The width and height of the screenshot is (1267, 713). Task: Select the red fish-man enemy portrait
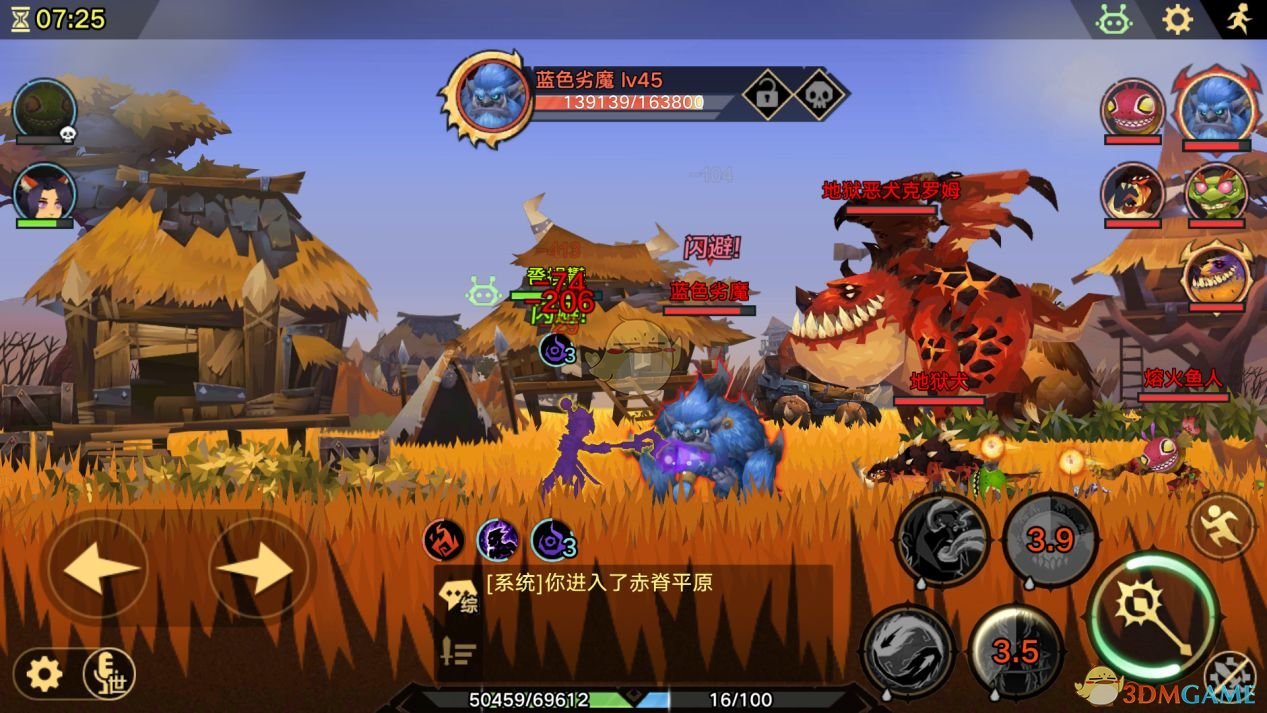(1132, 106)
